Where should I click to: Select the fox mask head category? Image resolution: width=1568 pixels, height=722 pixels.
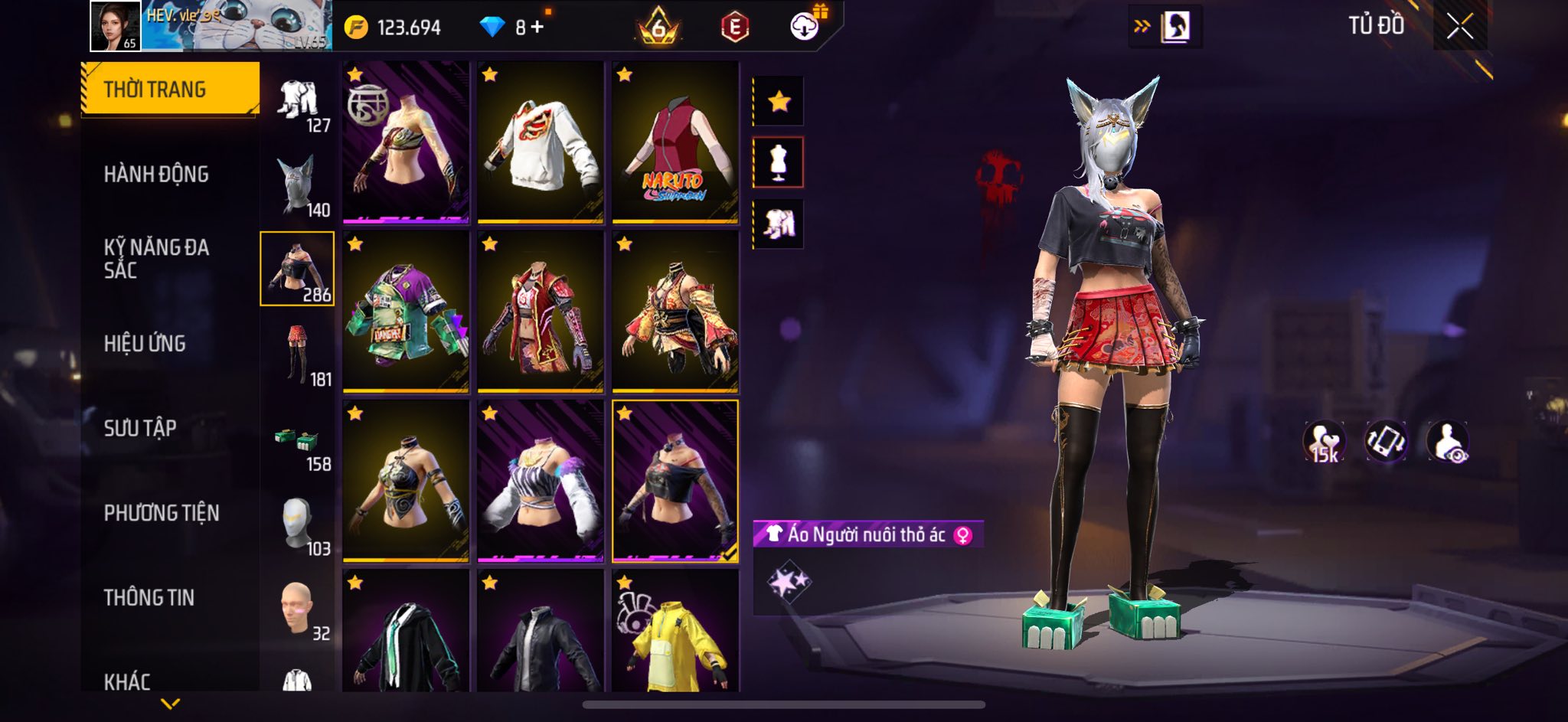click(x=298, y=185)
